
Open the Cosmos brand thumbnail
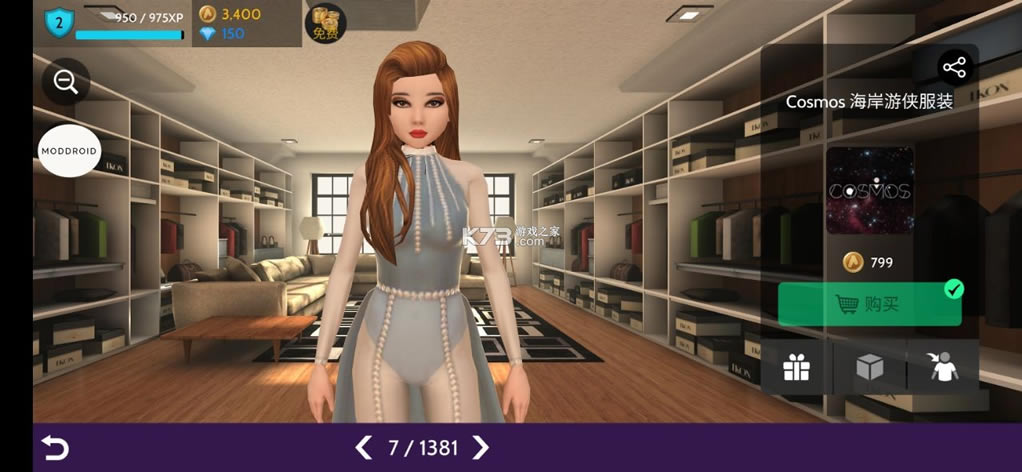click(869, 191)
